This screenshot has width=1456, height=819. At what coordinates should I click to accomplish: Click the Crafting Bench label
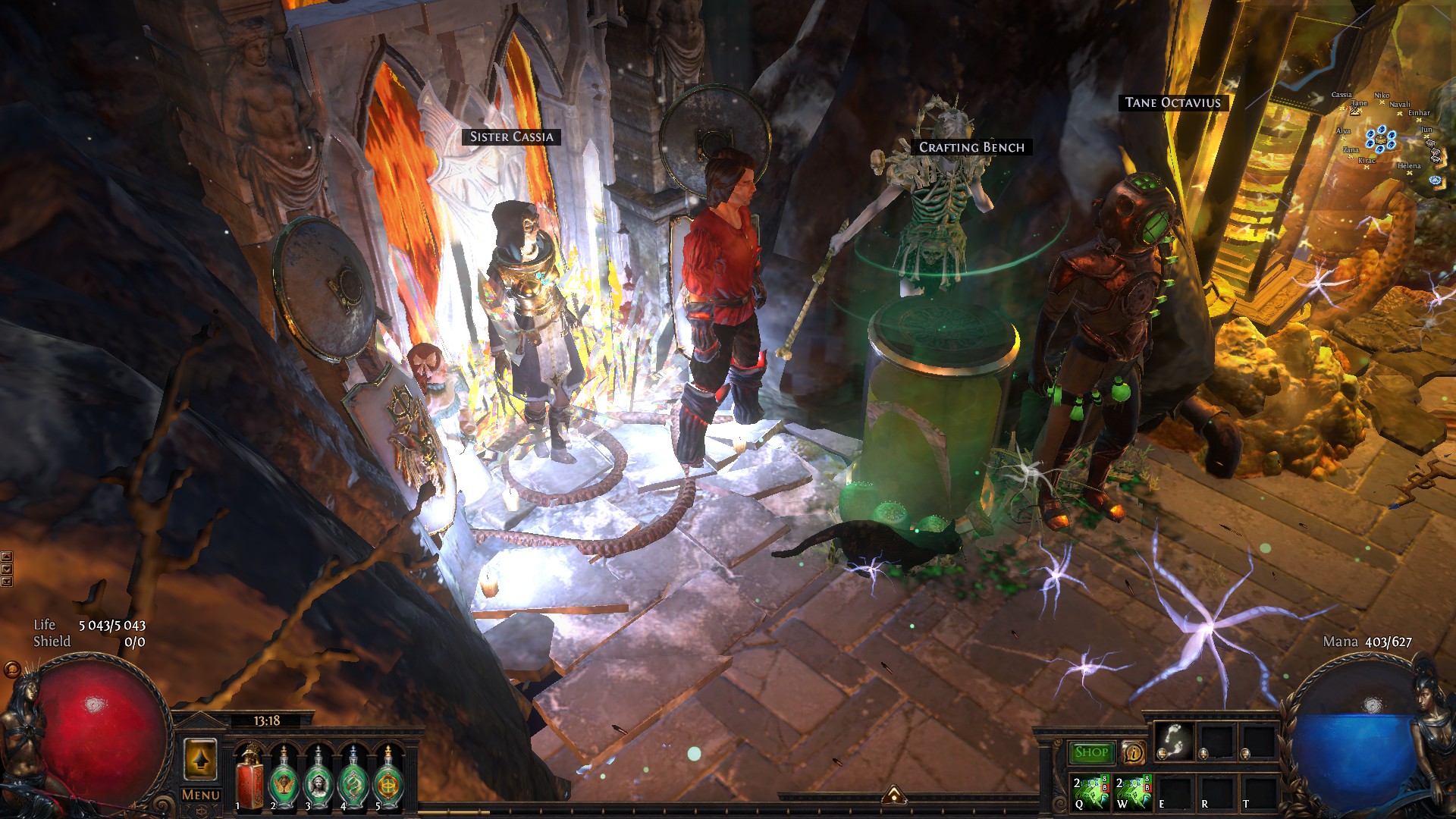click(x=971, y=147)
